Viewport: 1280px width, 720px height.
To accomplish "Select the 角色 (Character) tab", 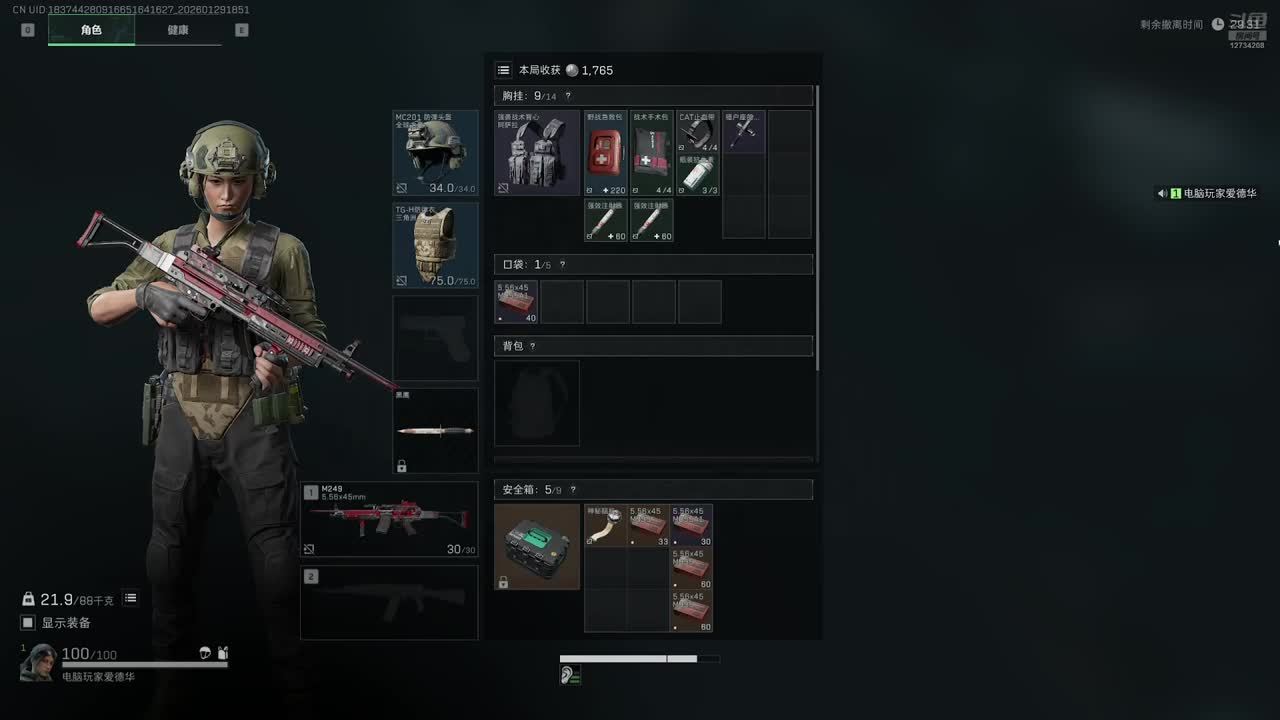I will point(91,30).
